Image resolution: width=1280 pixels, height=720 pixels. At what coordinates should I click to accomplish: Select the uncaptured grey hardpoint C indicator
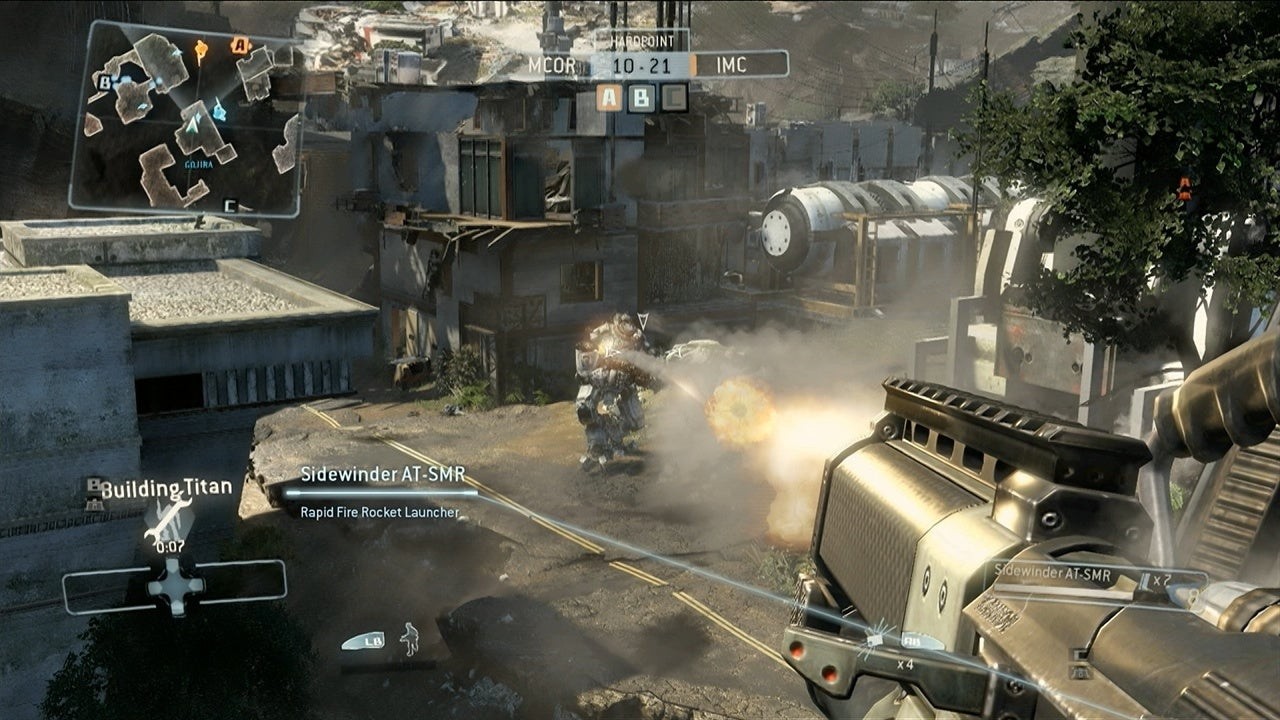pos(674,97)
